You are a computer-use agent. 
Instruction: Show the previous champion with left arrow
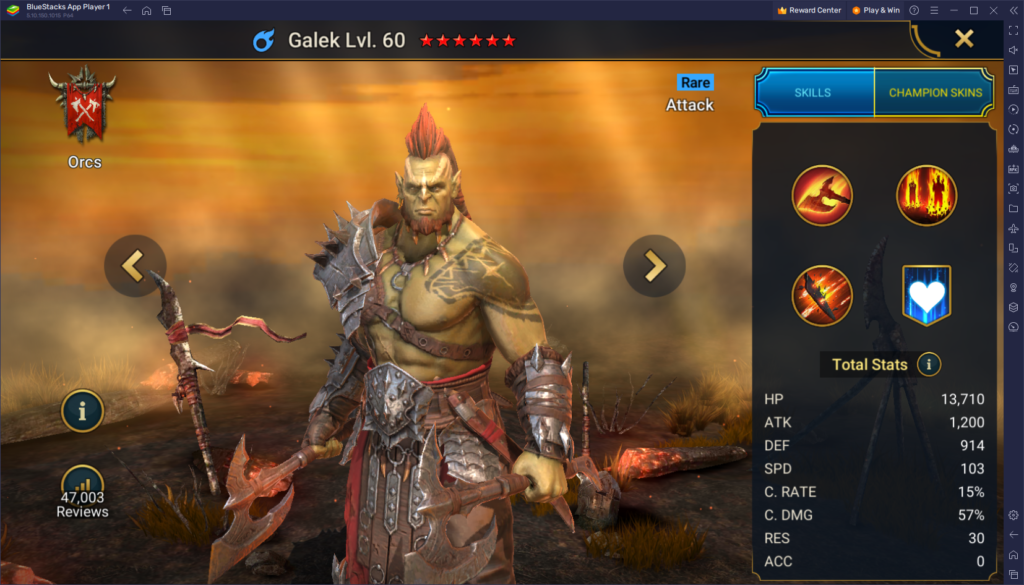point(135,265)
